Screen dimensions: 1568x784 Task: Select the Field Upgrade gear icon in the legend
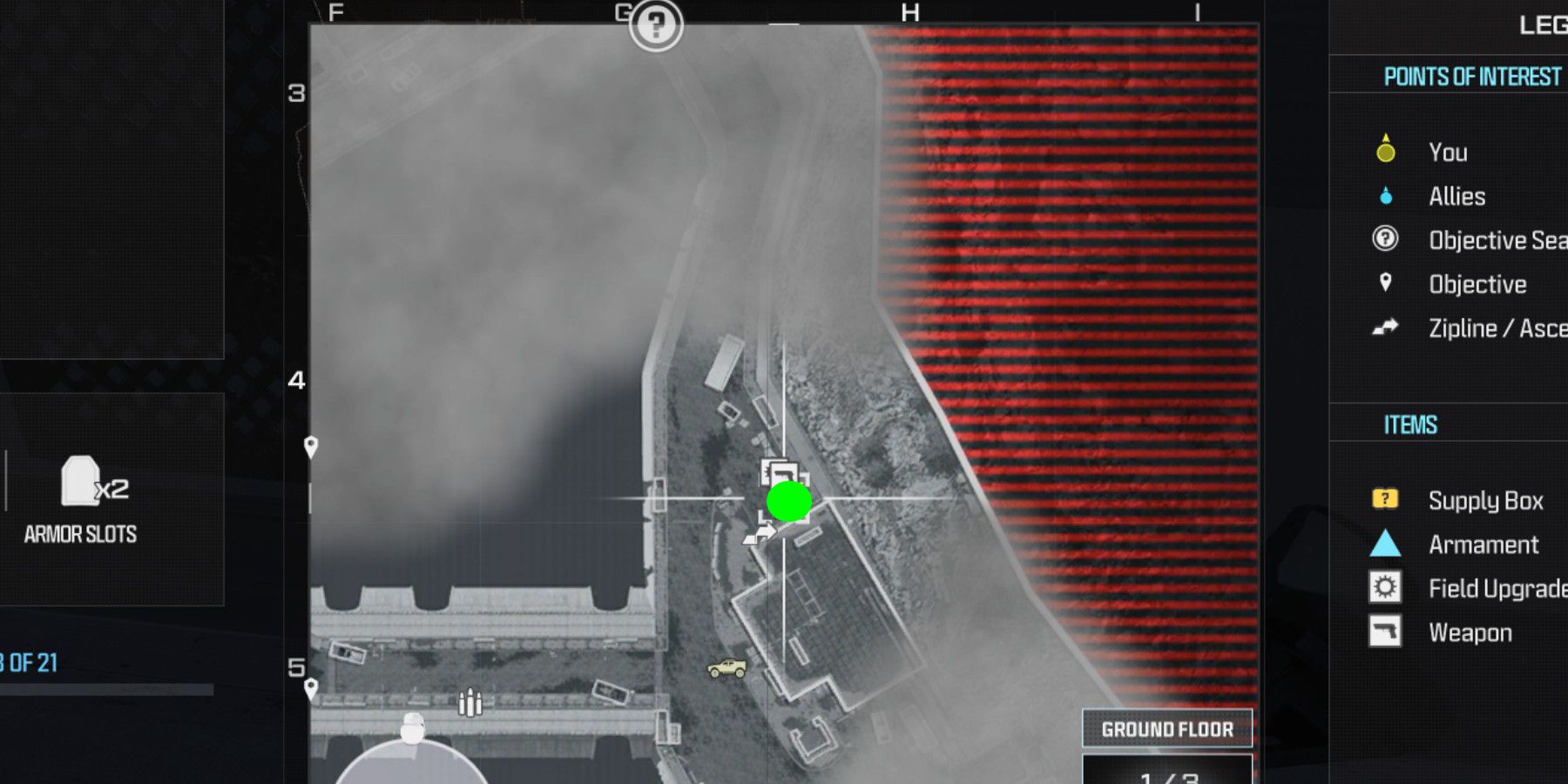[x=1387, y=588]
